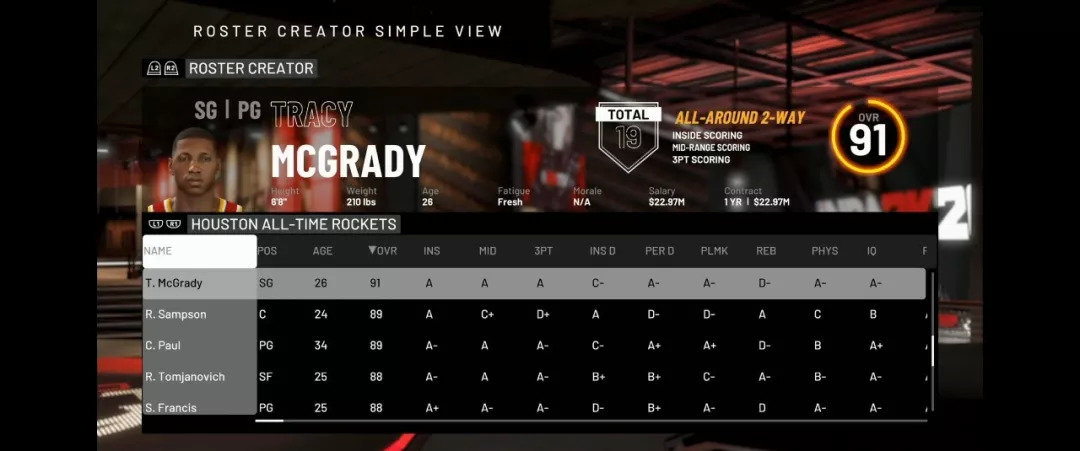Sort the list by INS column

432,251
